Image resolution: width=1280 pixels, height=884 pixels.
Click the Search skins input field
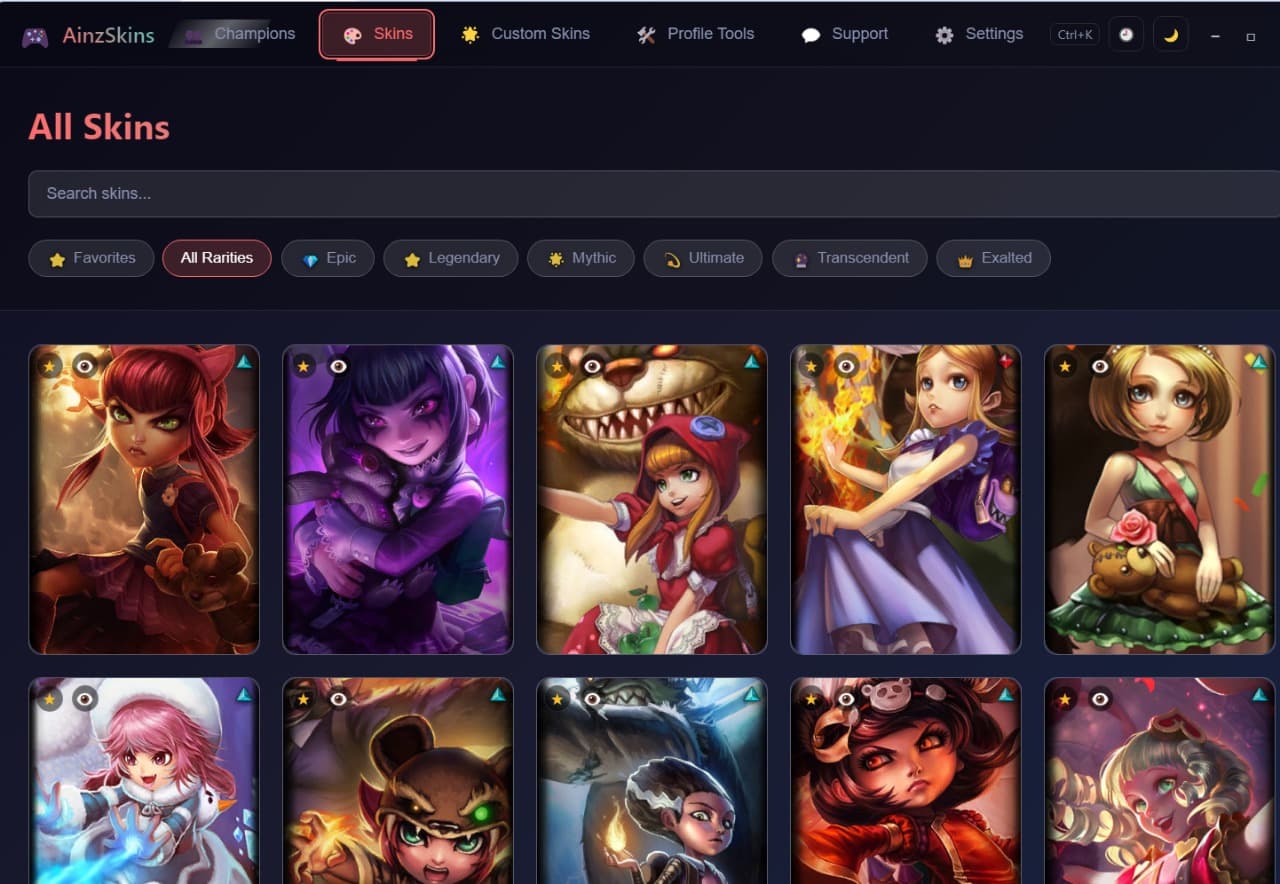(640, 193)
